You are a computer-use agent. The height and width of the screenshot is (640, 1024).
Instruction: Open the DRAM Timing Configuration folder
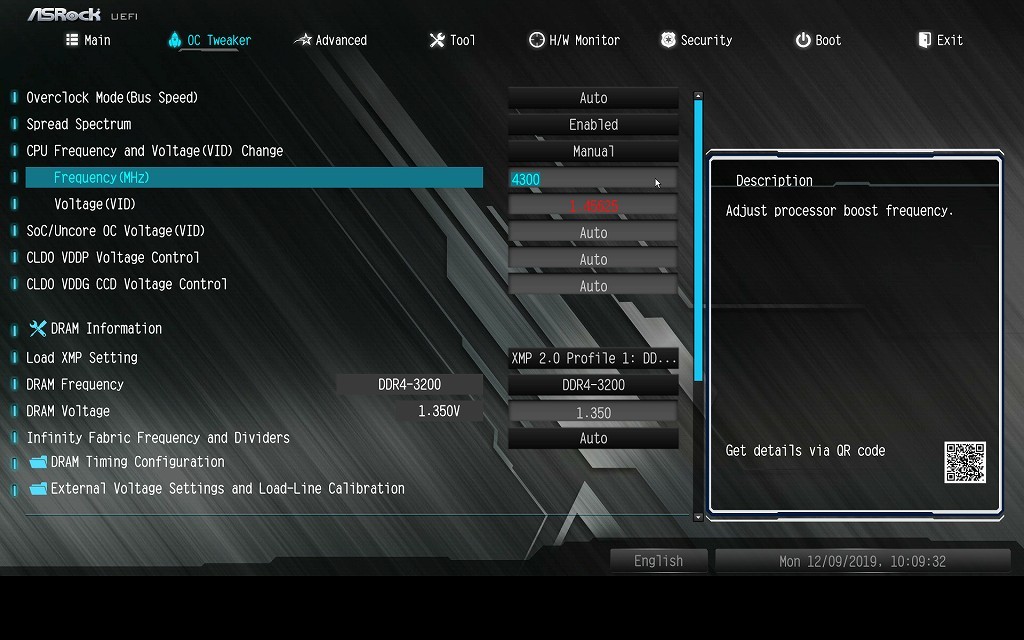coord(137,462)
